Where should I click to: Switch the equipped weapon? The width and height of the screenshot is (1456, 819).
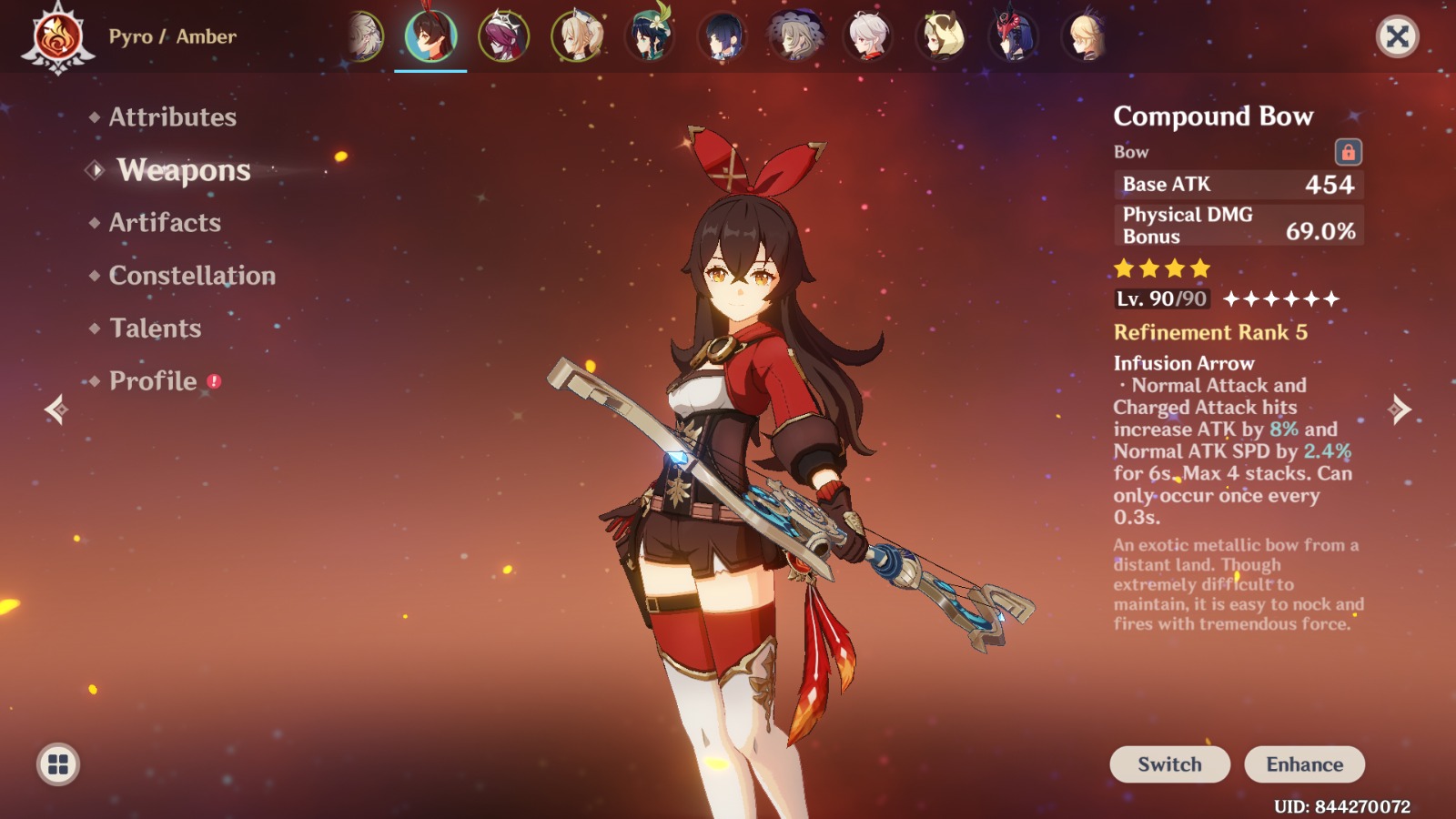click(x=1169, y=764)
